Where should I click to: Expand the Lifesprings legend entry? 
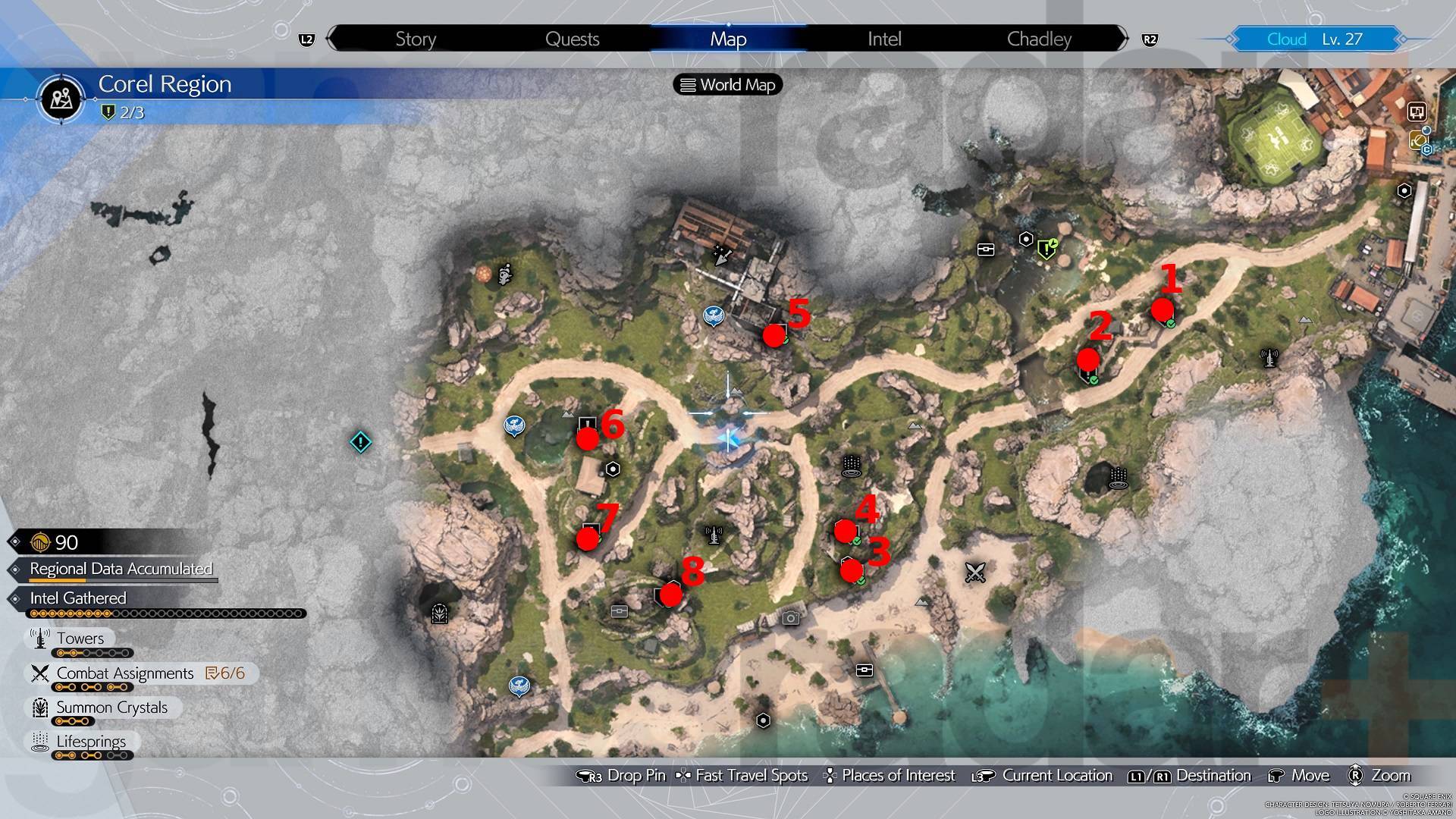click(89, 742)
